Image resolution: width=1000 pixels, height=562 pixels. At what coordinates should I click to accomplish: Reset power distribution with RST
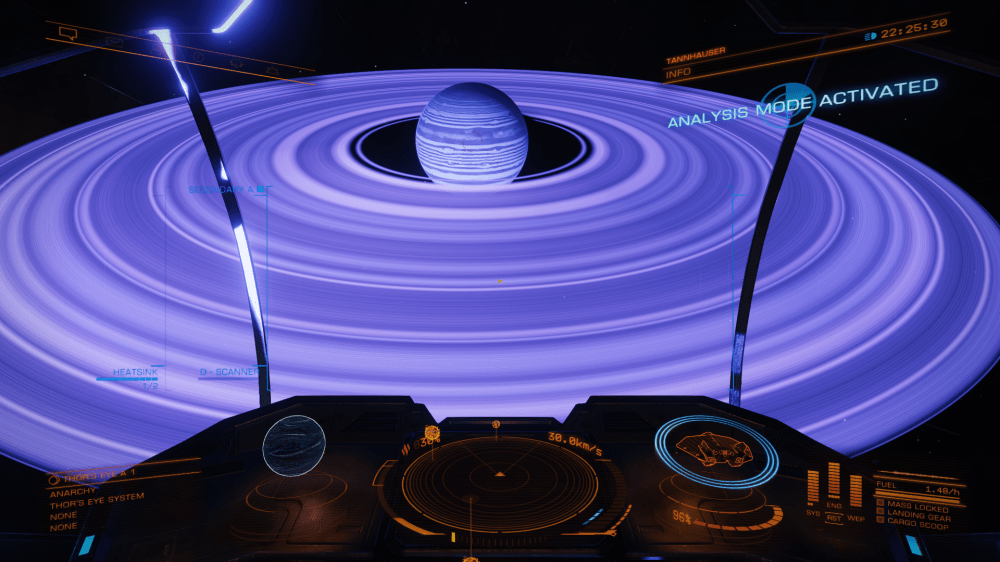834,519
